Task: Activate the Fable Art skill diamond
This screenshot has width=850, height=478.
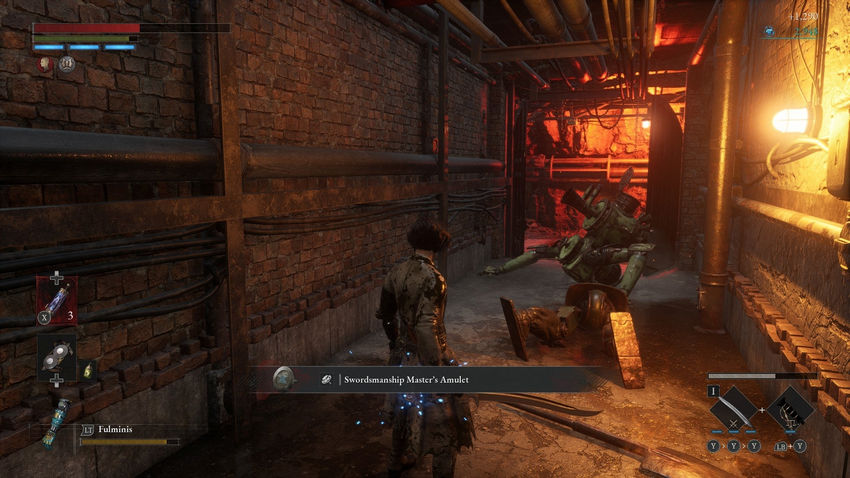Action: click(x=791, y=408)
